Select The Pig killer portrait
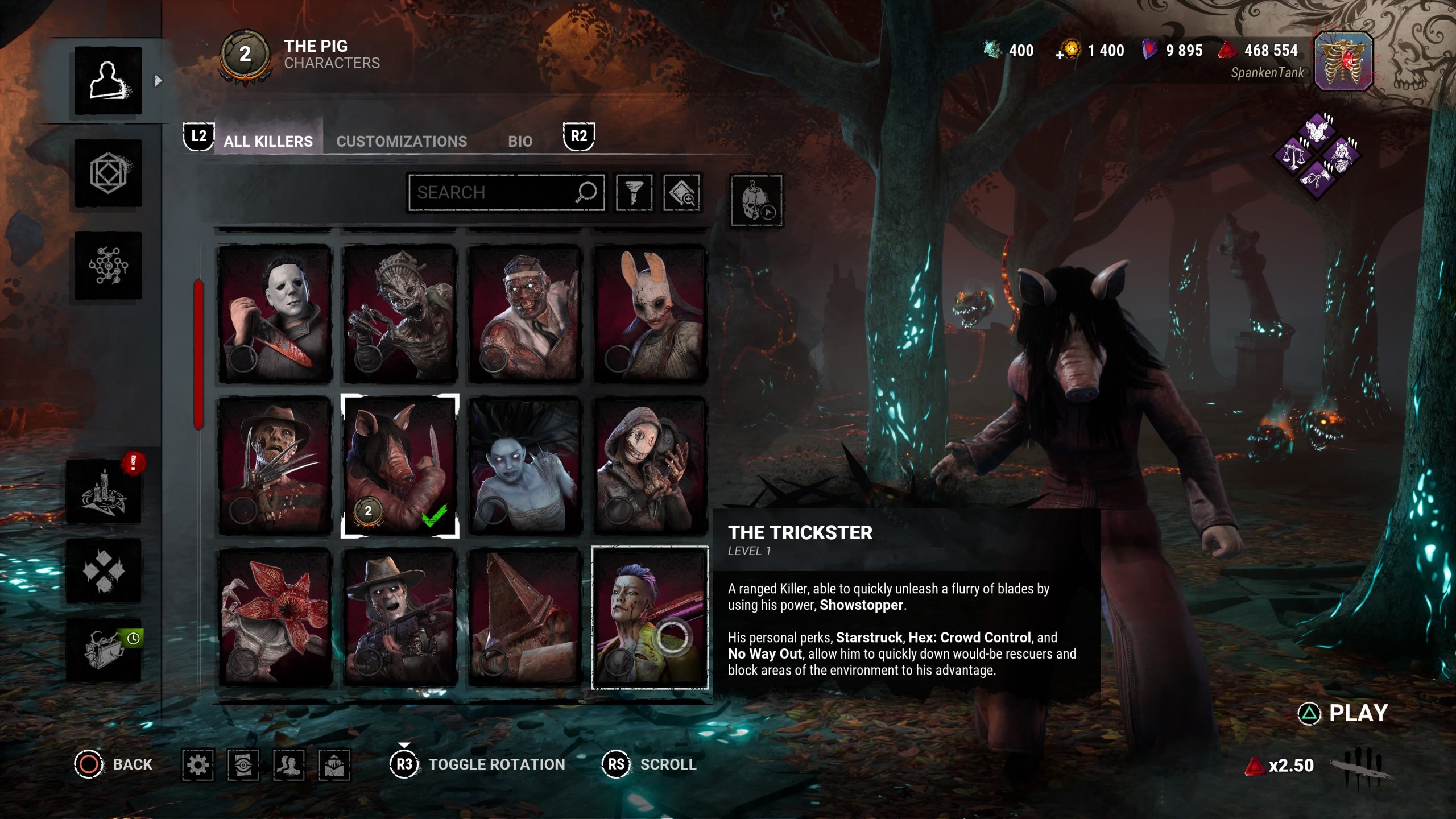 tap(400, 466)
